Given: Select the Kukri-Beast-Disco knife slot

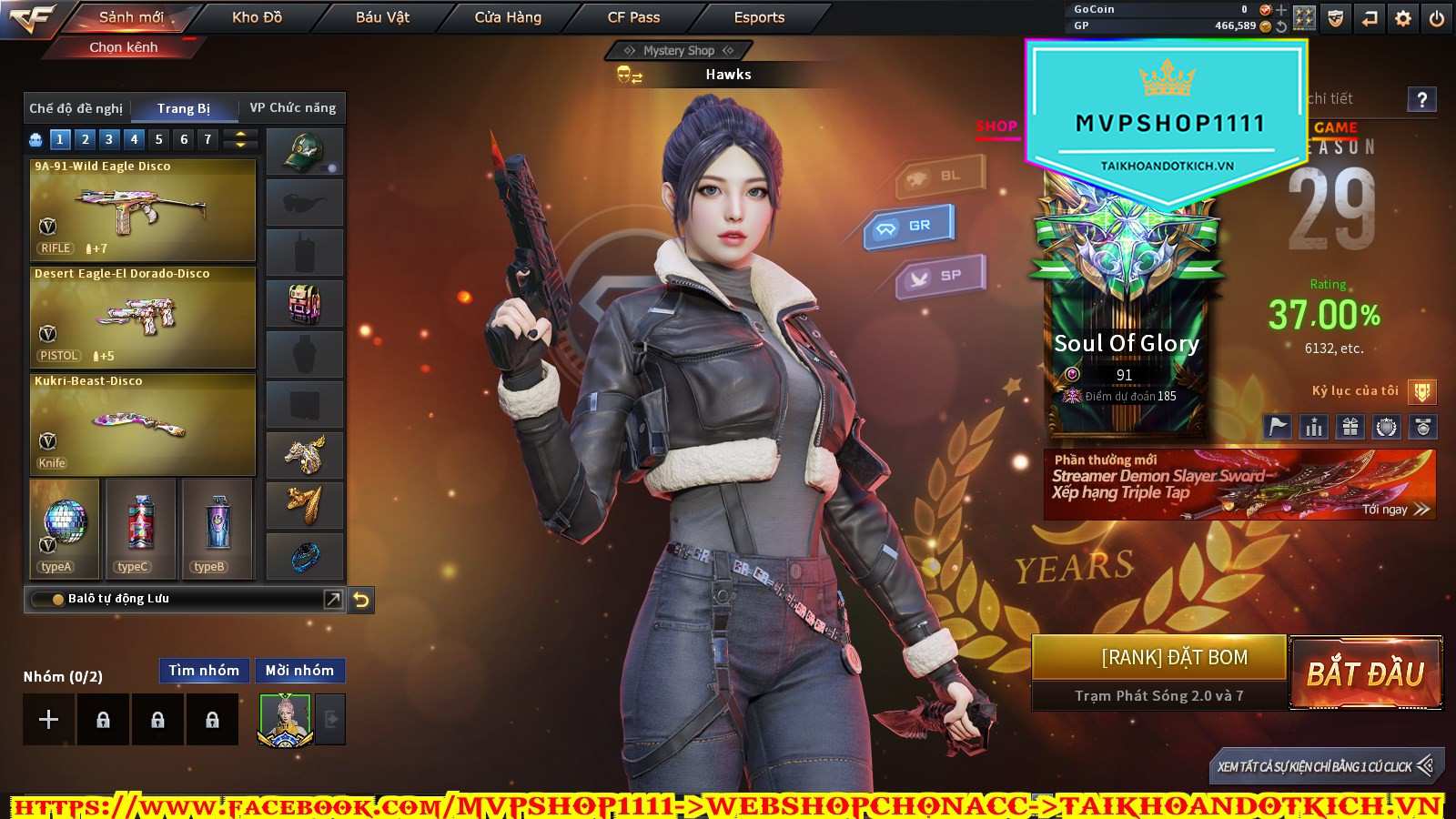Looking at the screenshot, I should point(143,425).
